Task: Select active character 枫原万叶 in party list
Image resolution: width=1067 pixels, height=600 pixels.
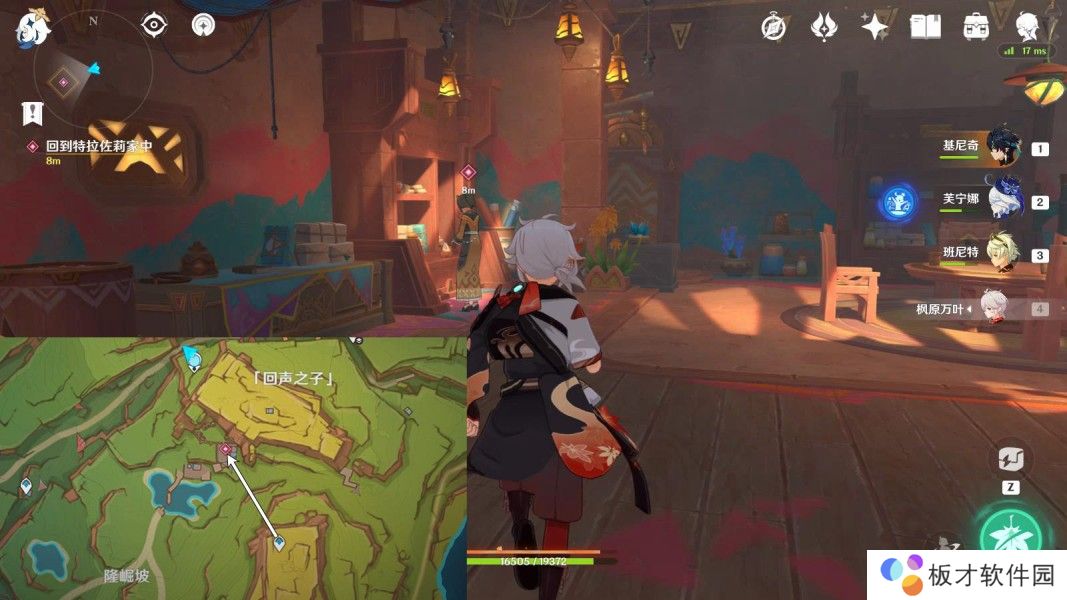Action: [x=1000, y=308]
